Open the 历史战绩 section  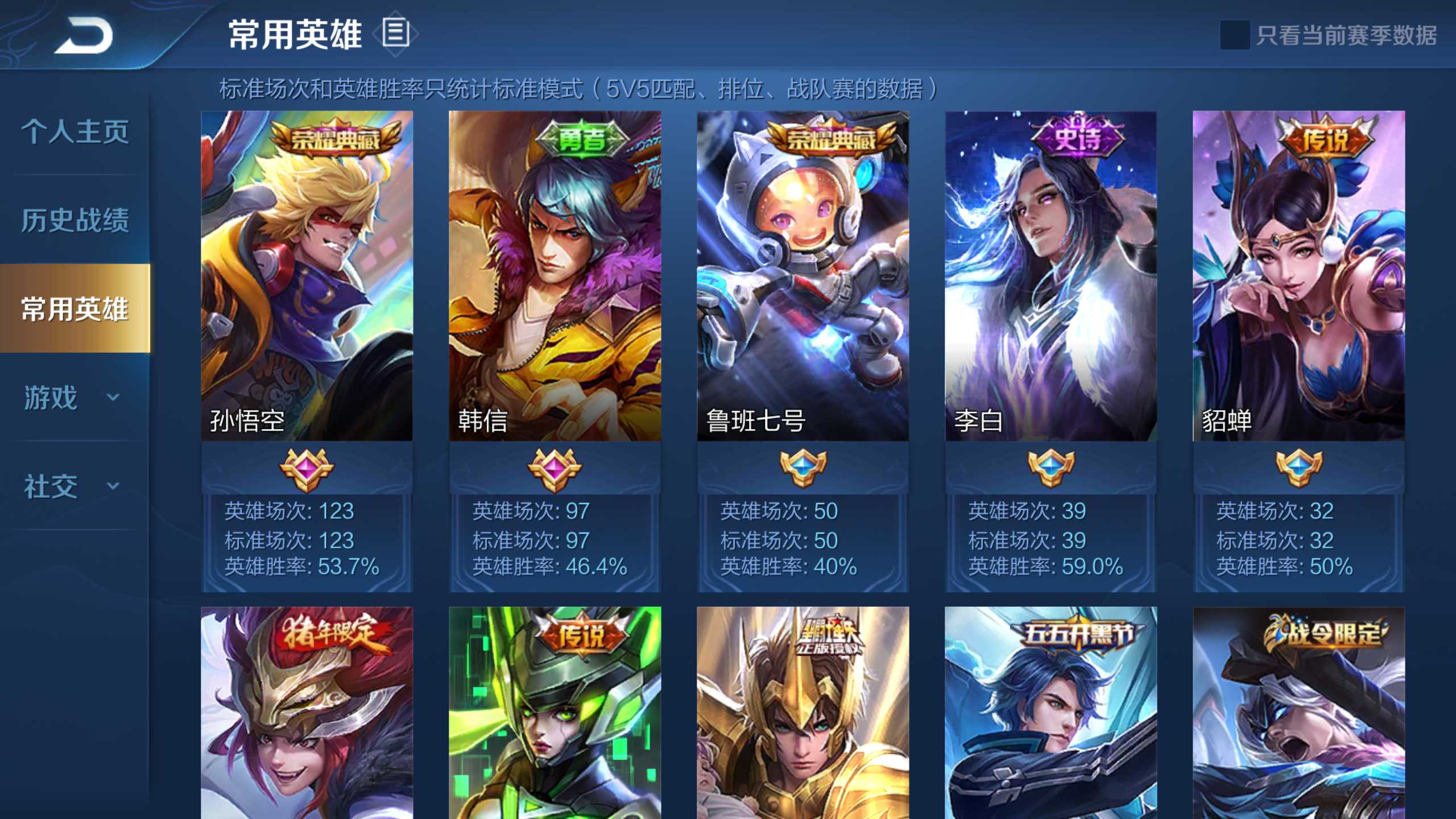(76, 221)
